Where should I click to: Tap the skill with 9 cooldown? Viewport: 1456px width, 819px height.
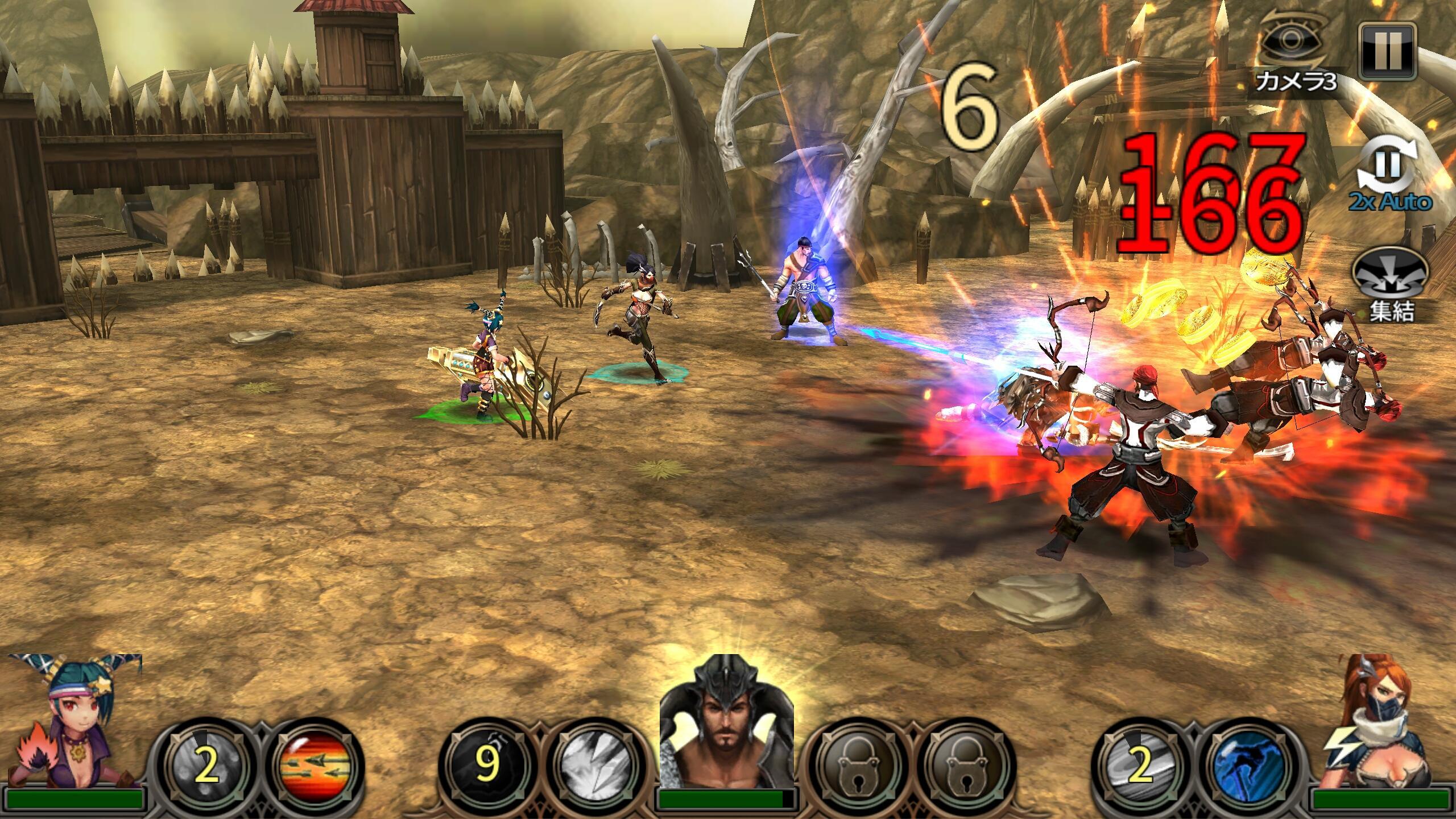click(485, 767)
